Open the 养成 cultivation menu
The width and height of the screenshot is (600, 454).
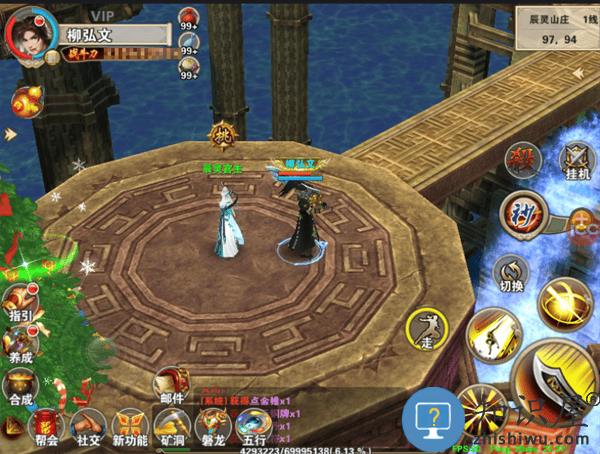point(20,345)
